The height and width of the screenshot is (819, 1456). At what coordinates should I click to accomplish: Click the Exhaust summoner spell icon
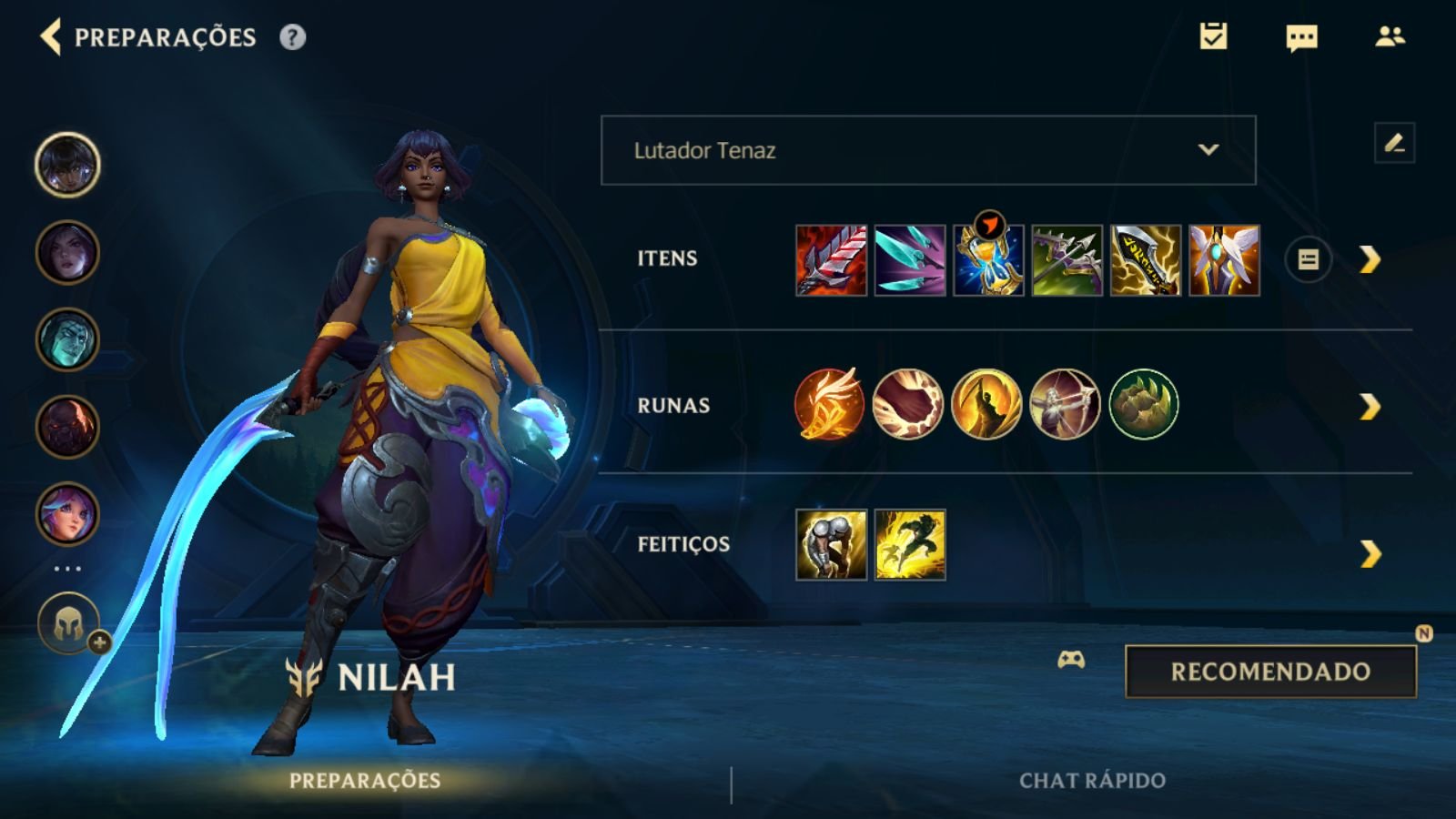pos(831,547)
